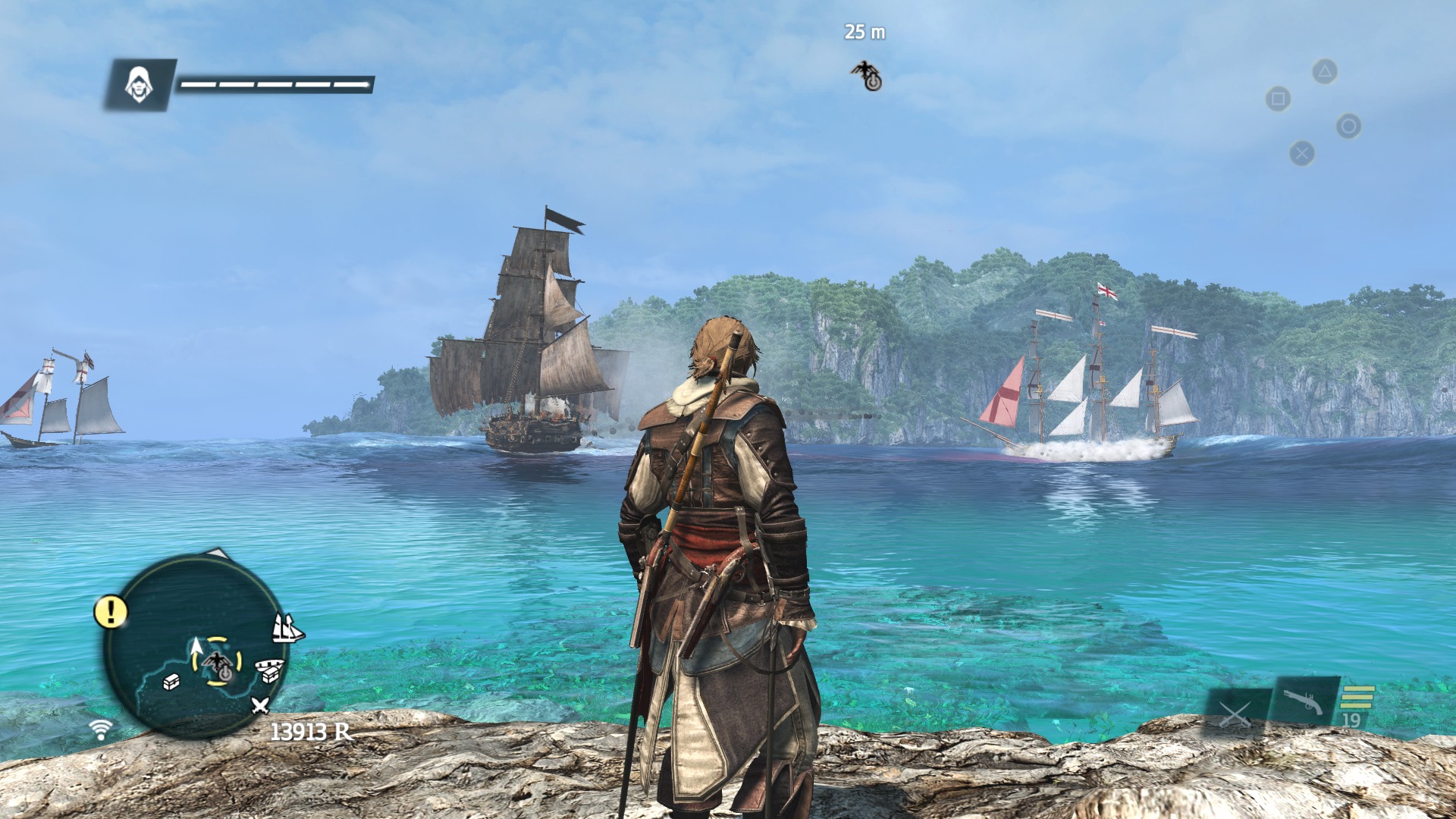
Task: Select the flintlock pistol weapon slot
Action: (x=1304, y=702)
